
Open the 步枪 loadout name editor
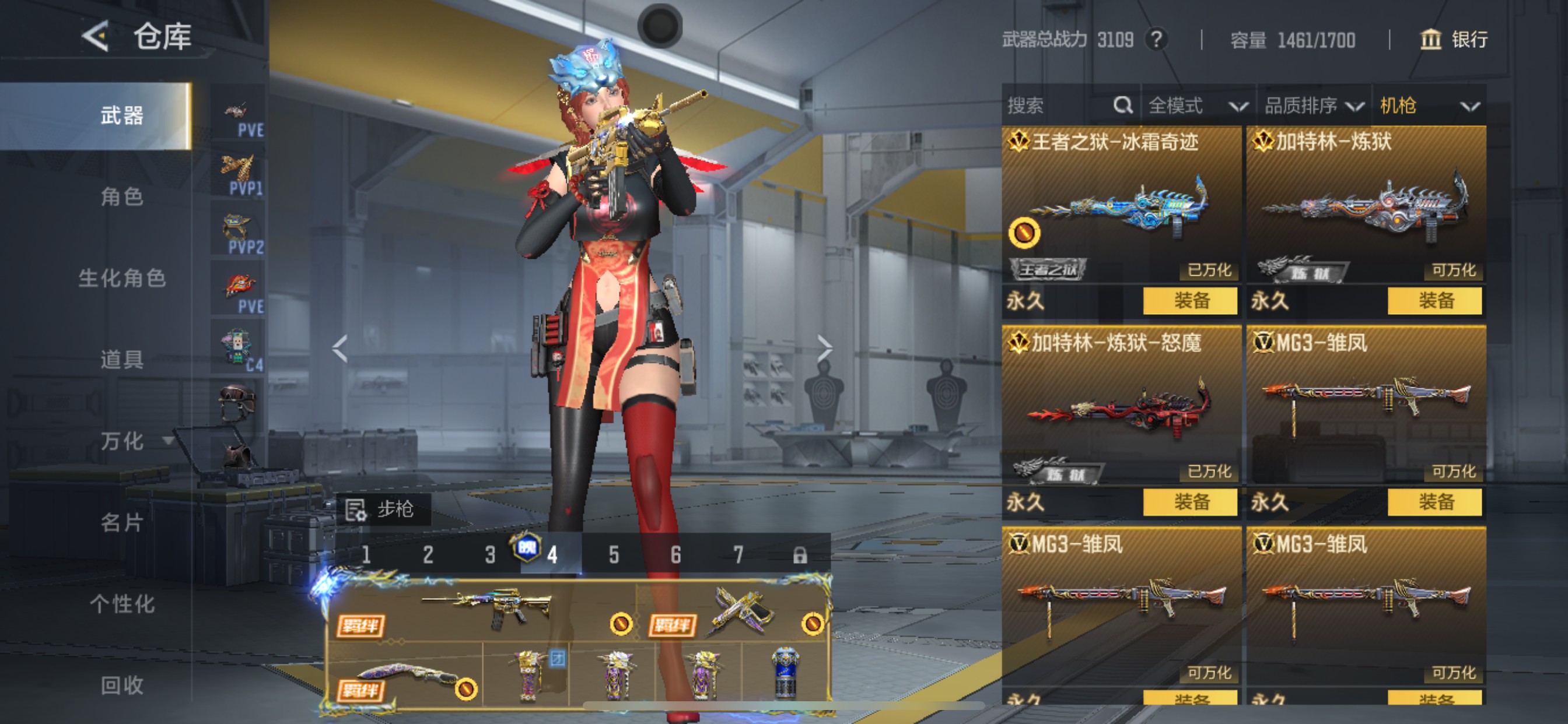coord(383,509)
